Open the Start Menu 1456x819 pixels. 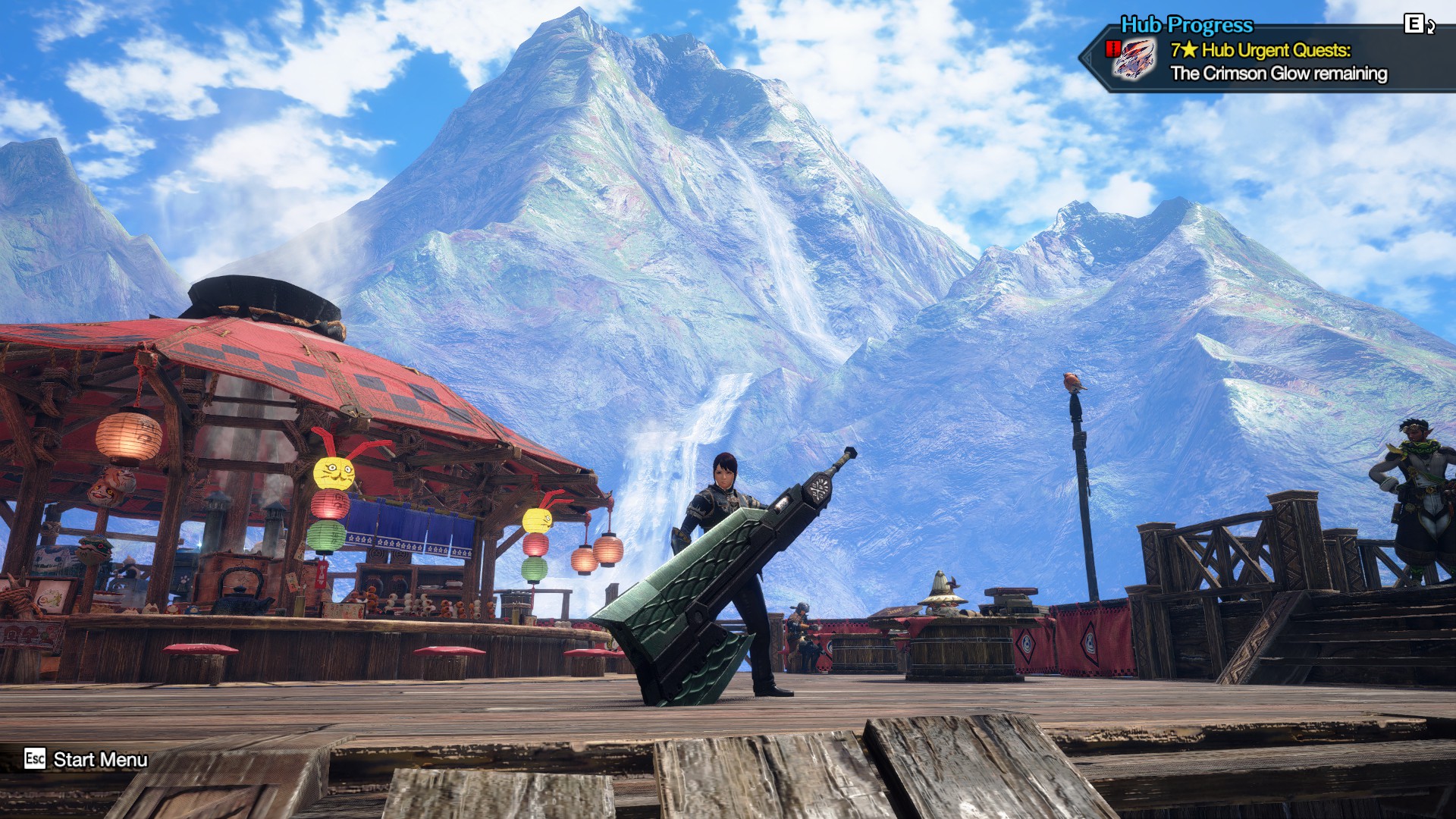pos(86,759)
